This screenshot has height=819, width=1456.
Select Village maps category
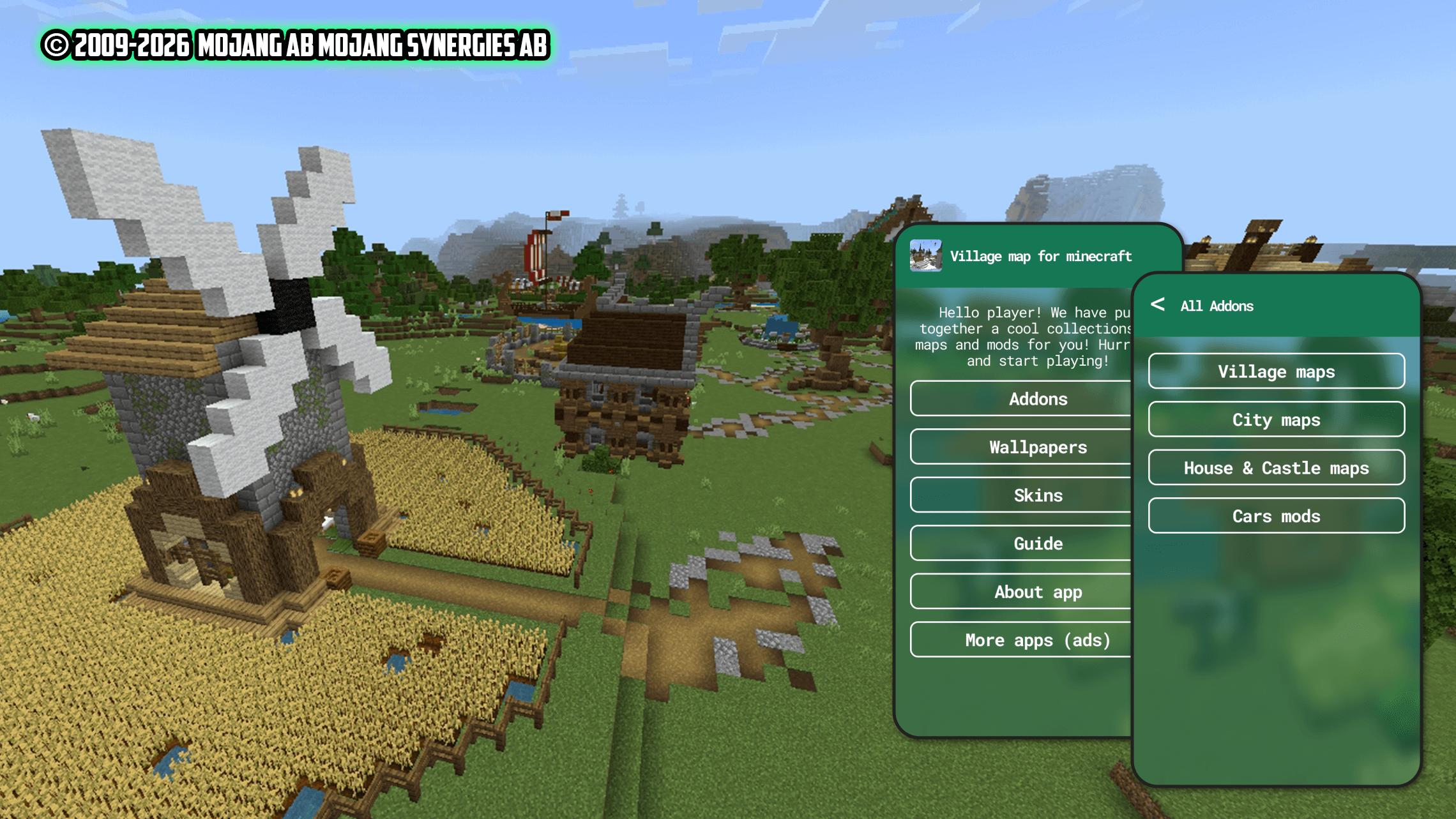(x=1276, y=372)
